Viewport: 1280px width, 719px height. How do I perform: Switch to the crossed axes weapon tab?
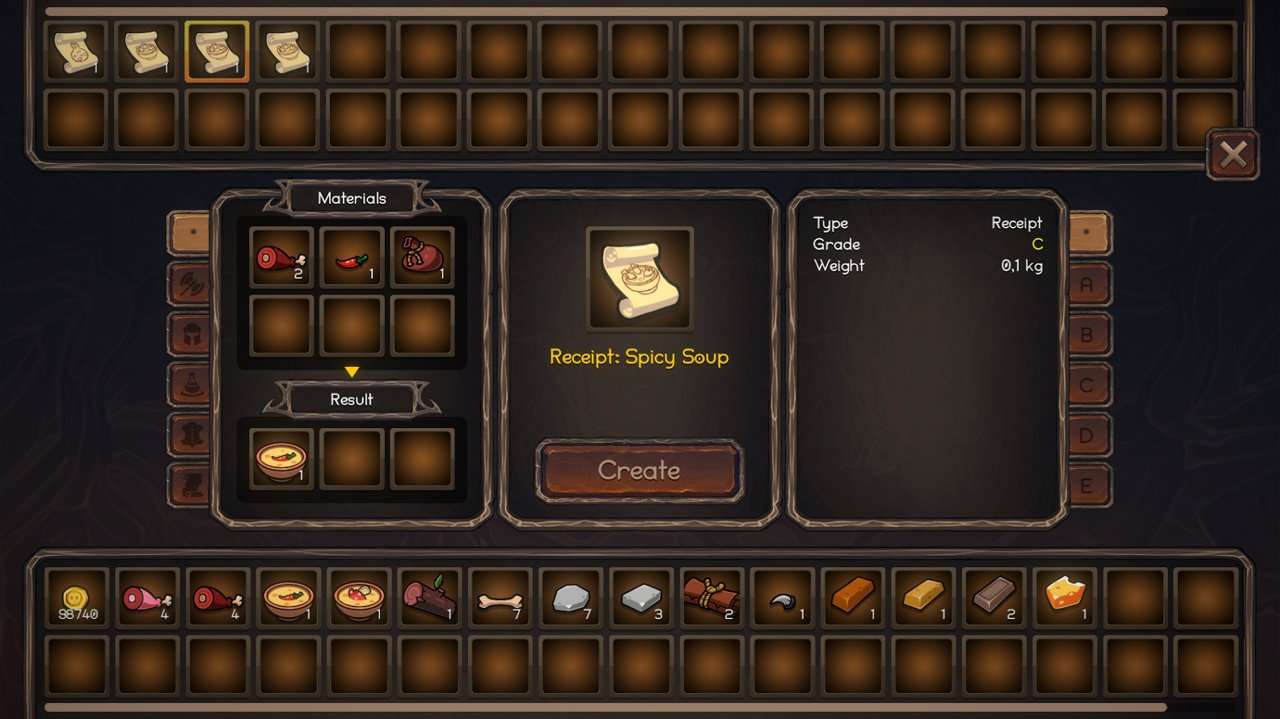pyautogui.click(x=190, y=284)
